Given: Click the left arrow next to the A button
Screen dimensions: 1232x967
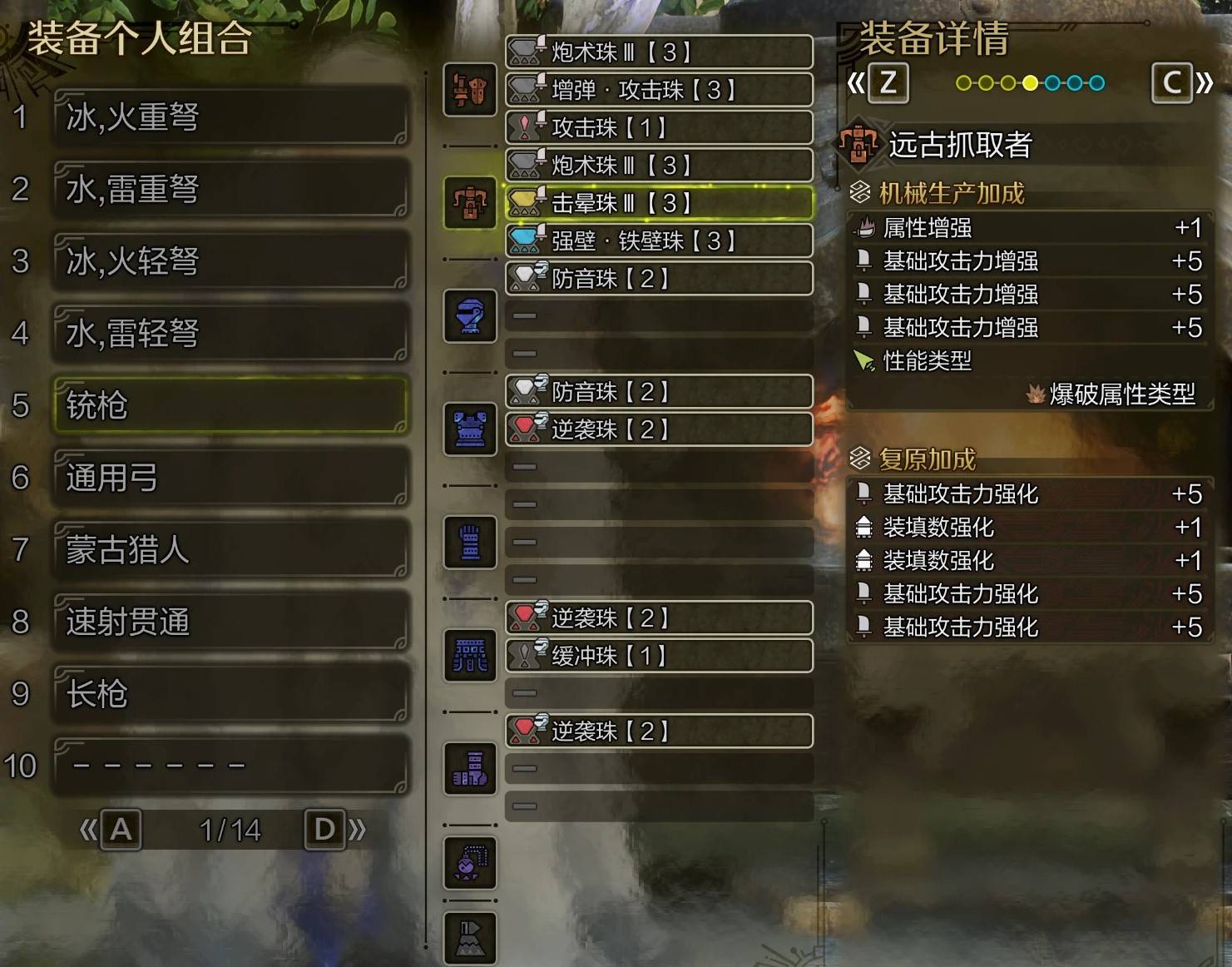Looking at the screenshot, I should coord(87,830).
